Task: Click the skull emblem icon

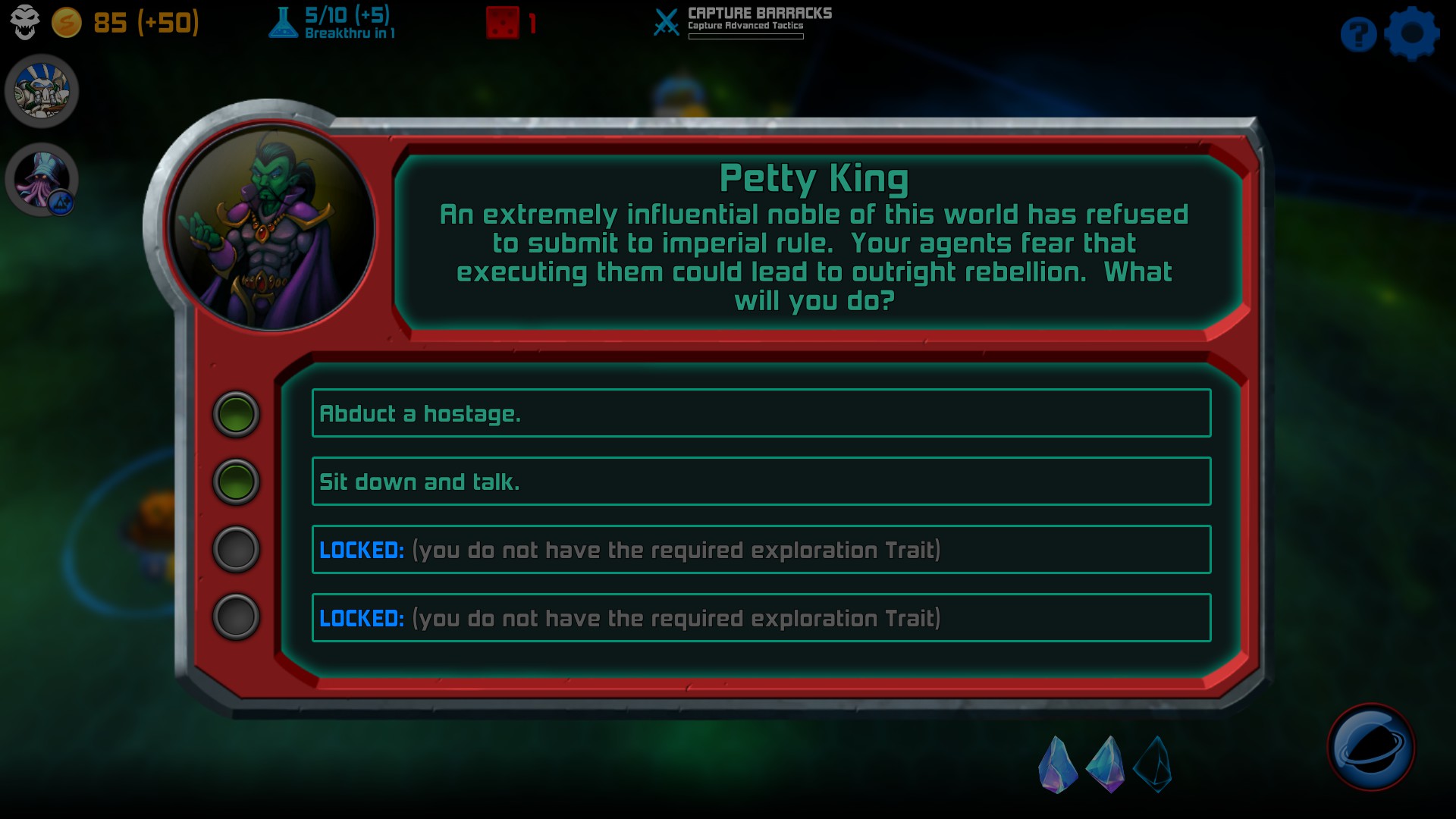Action: click(x=24, y=22)
